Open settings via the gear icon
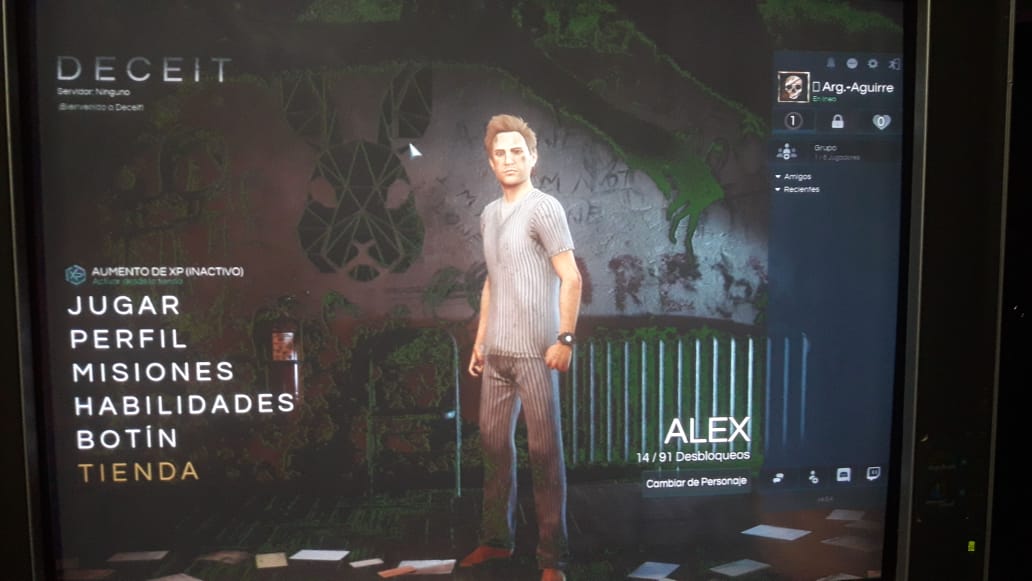The height and width of the screenshot is (581, 1032). [x=872, y=64]
